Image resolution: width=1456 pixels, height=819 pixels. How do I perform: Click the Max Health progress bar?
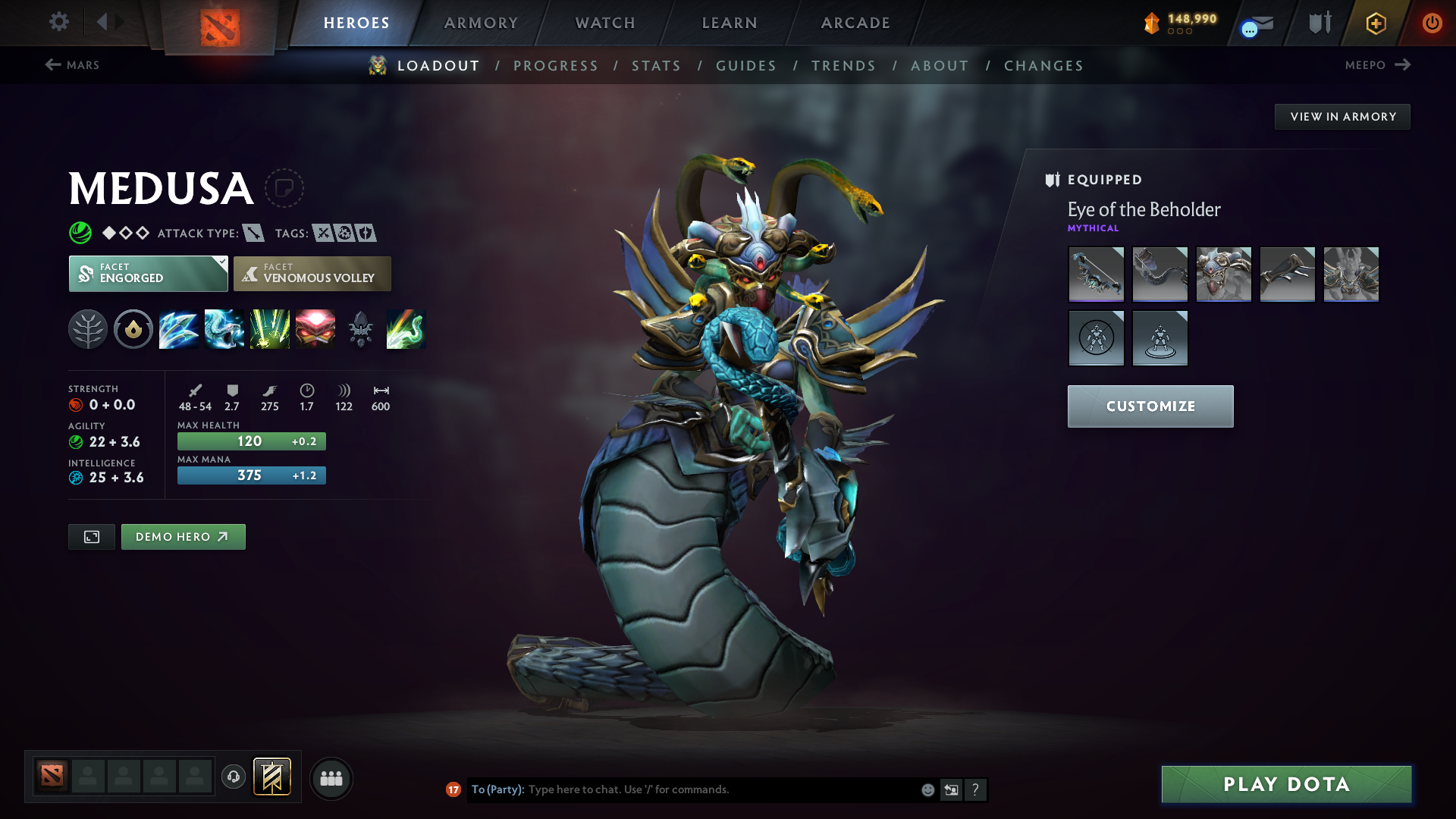pyautogui.click(x=251, y=441)
